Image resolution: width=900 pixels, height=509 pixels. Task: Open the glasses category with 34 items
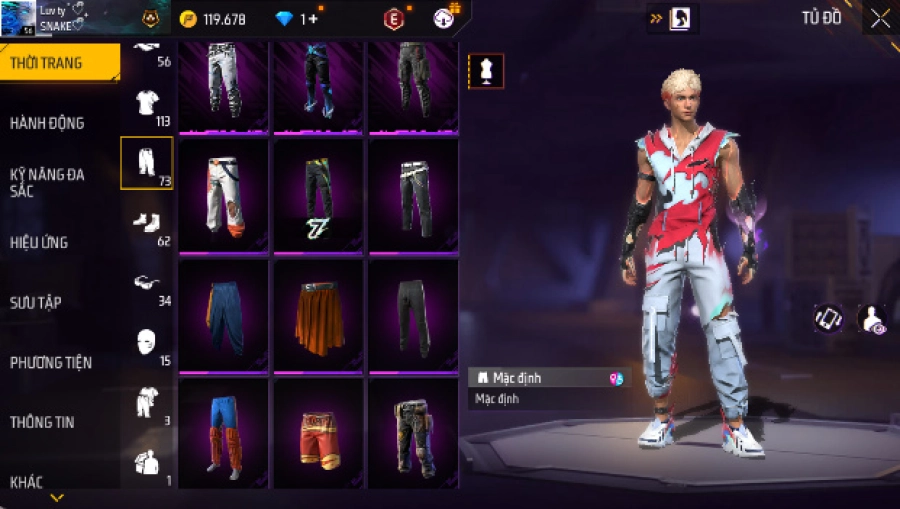[146, 283]
